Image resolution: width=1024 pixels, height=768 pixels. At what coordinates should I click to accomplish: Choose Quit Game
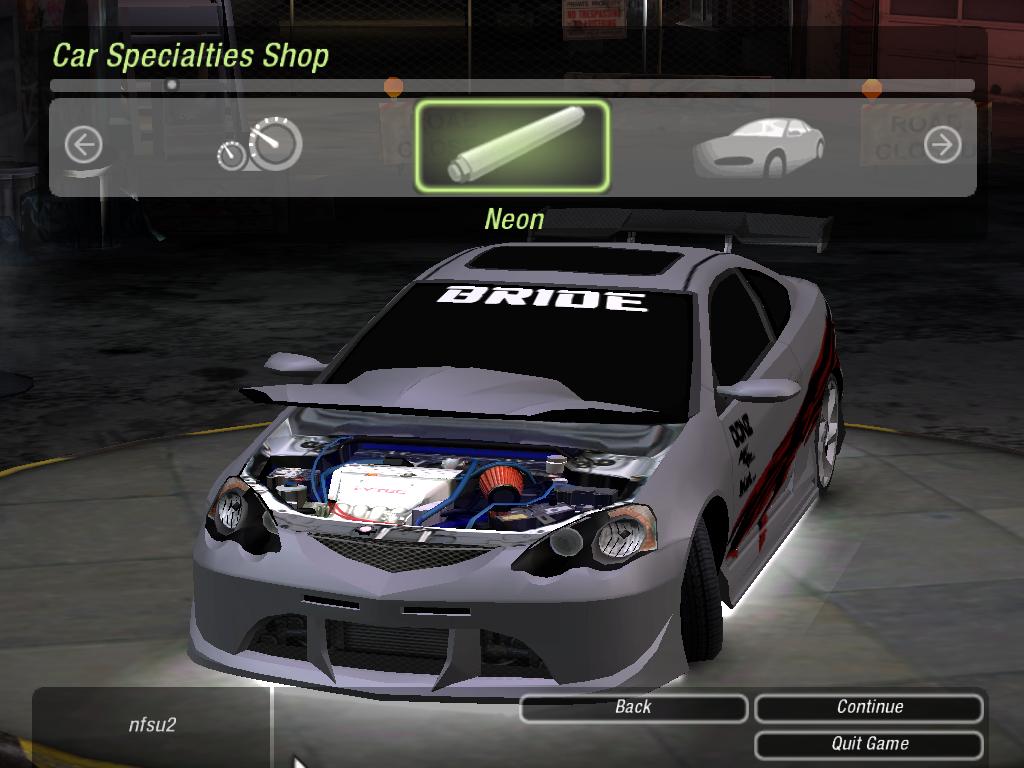click(x=869, y=744)
